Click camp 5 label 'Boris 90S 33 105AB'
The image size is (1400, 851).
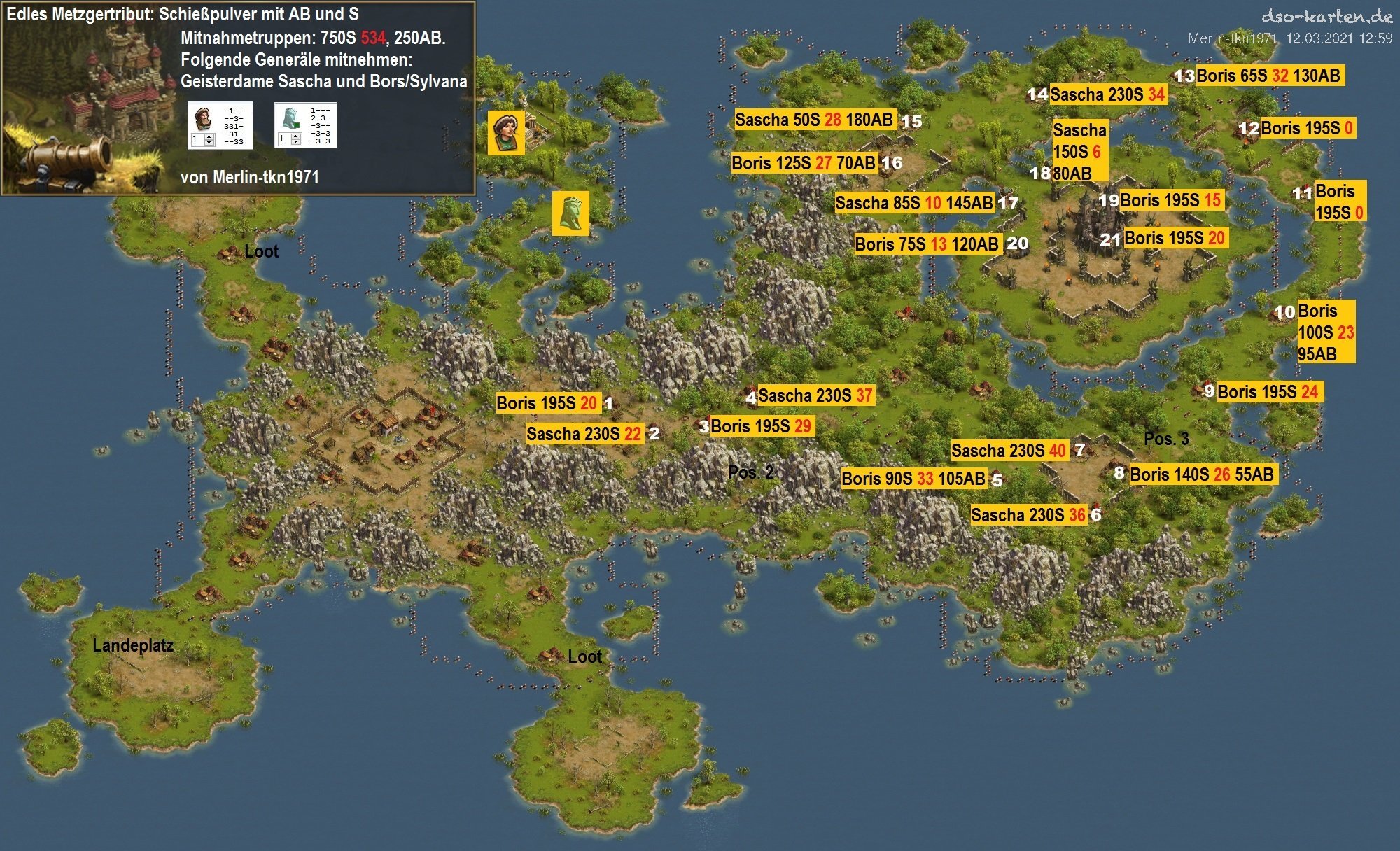(913, 479)
